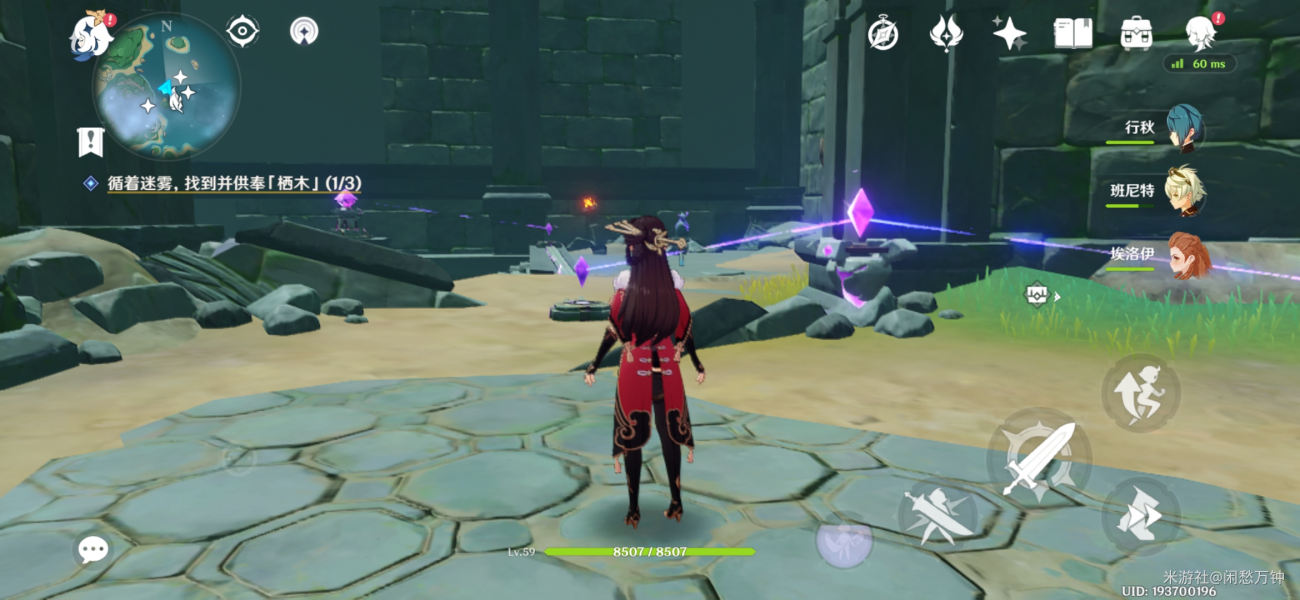This screenshot has height=600, width=1300.
Task: Switch to party member 埃洛伊
Action: 1187,254
